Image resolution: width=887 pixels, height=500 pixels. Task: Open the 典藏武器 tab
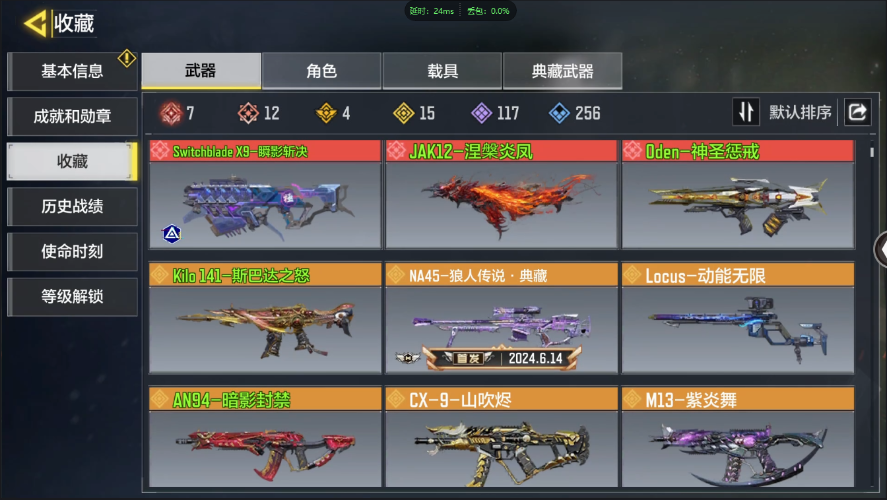point(562,71)
